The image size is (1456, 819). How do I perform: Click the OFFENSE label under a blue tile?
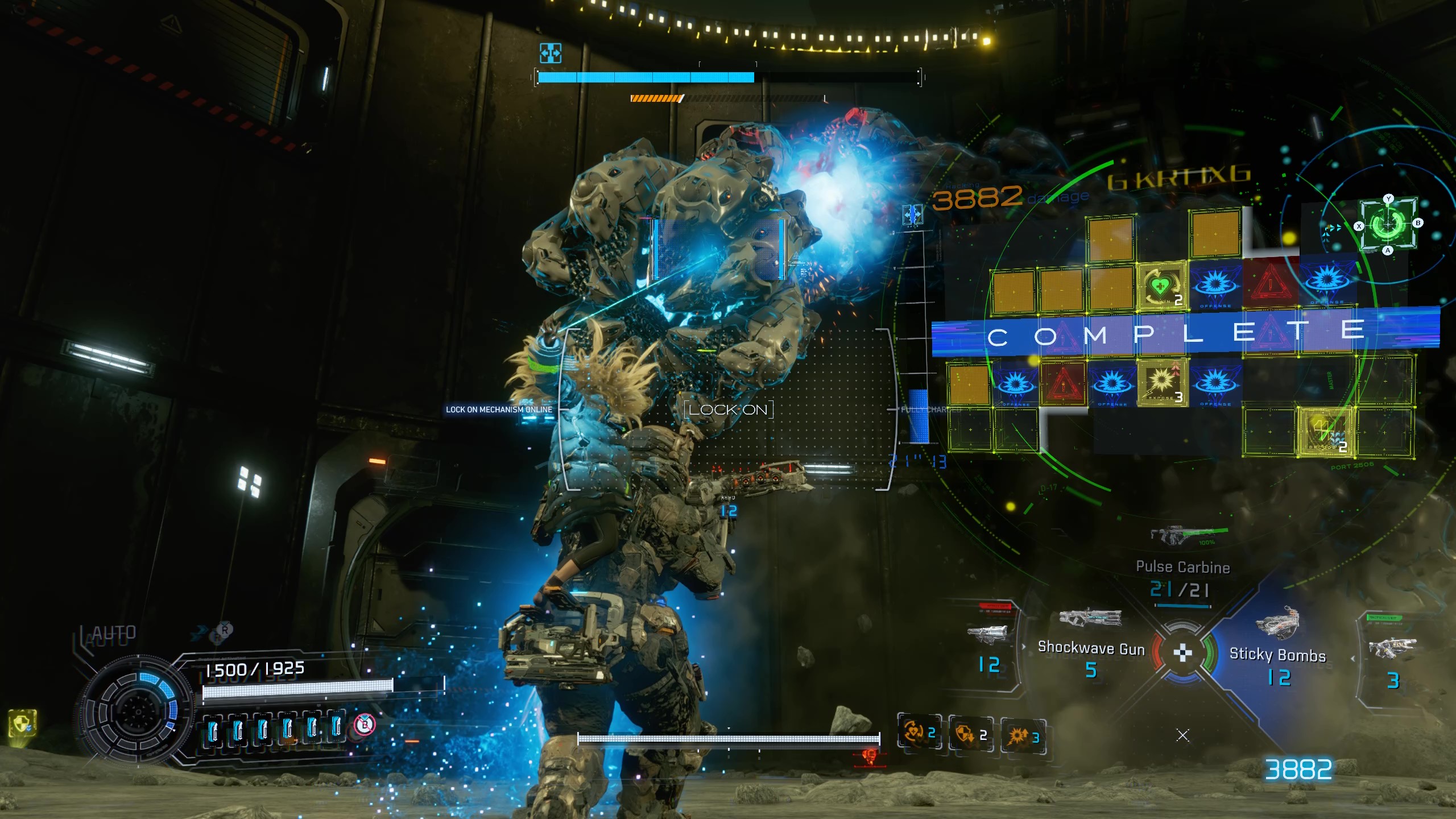tap(1215, 305)
